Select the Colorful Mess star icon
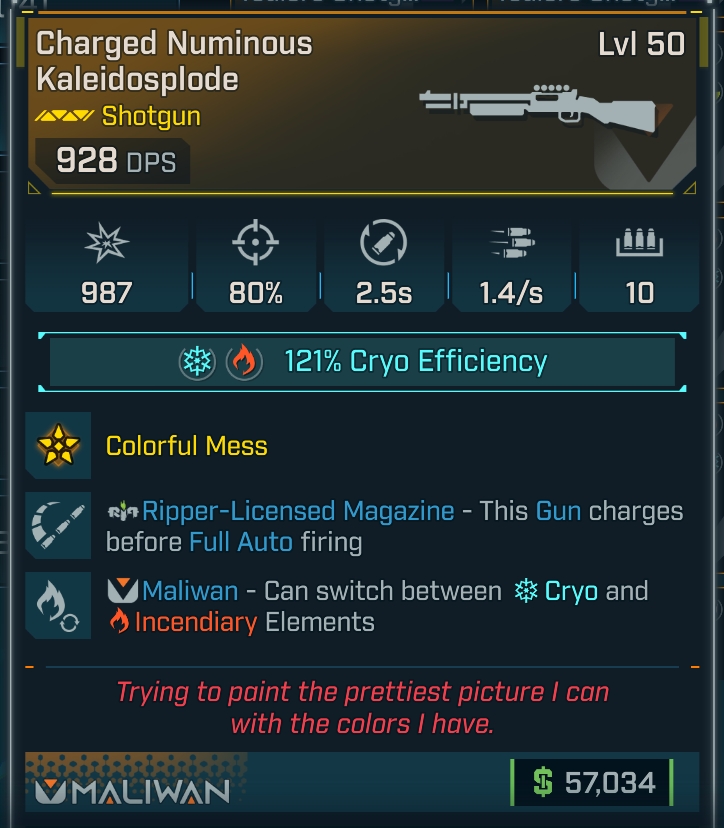 tap(58, 445)
